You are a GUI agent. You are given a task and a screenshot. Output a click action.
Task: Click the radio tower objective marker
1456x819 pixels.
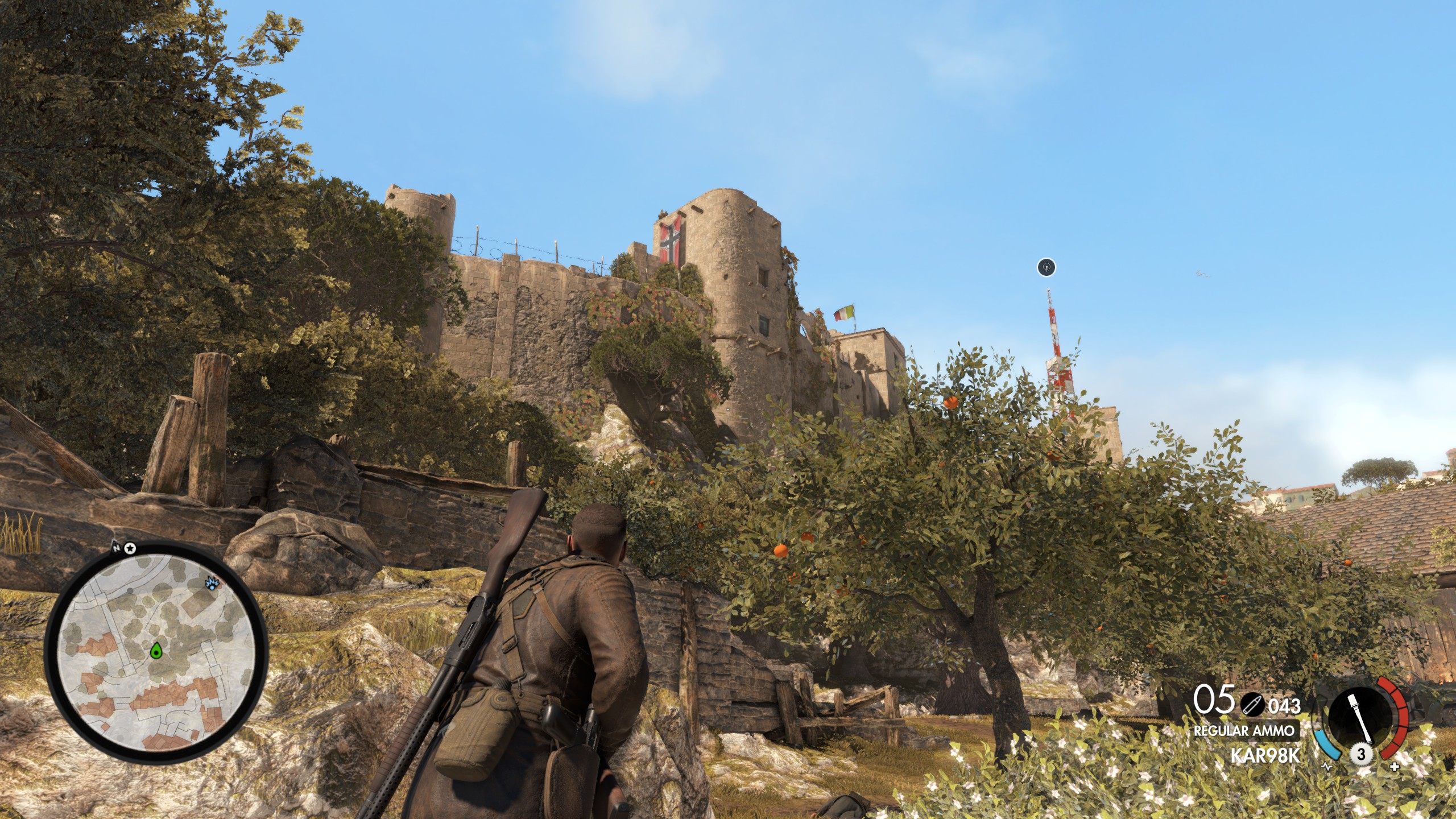click(x=1046, y=267)
